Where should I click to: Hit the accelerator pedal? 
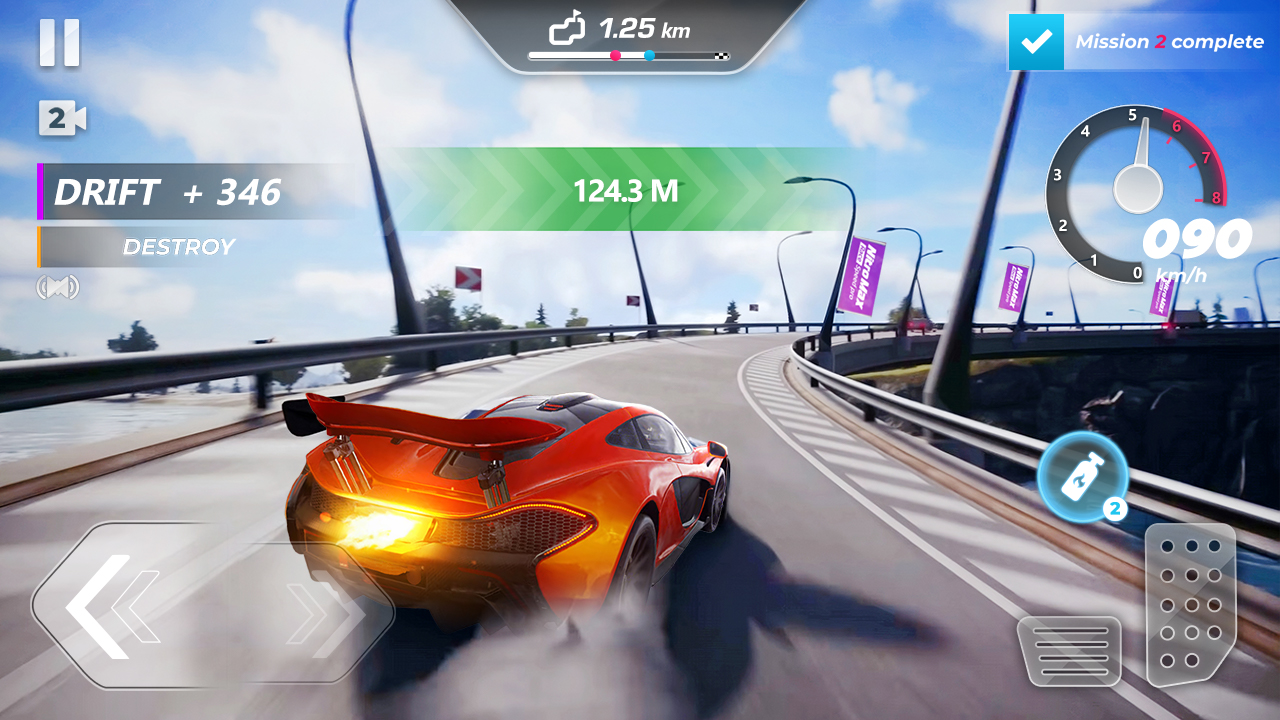1190,603
